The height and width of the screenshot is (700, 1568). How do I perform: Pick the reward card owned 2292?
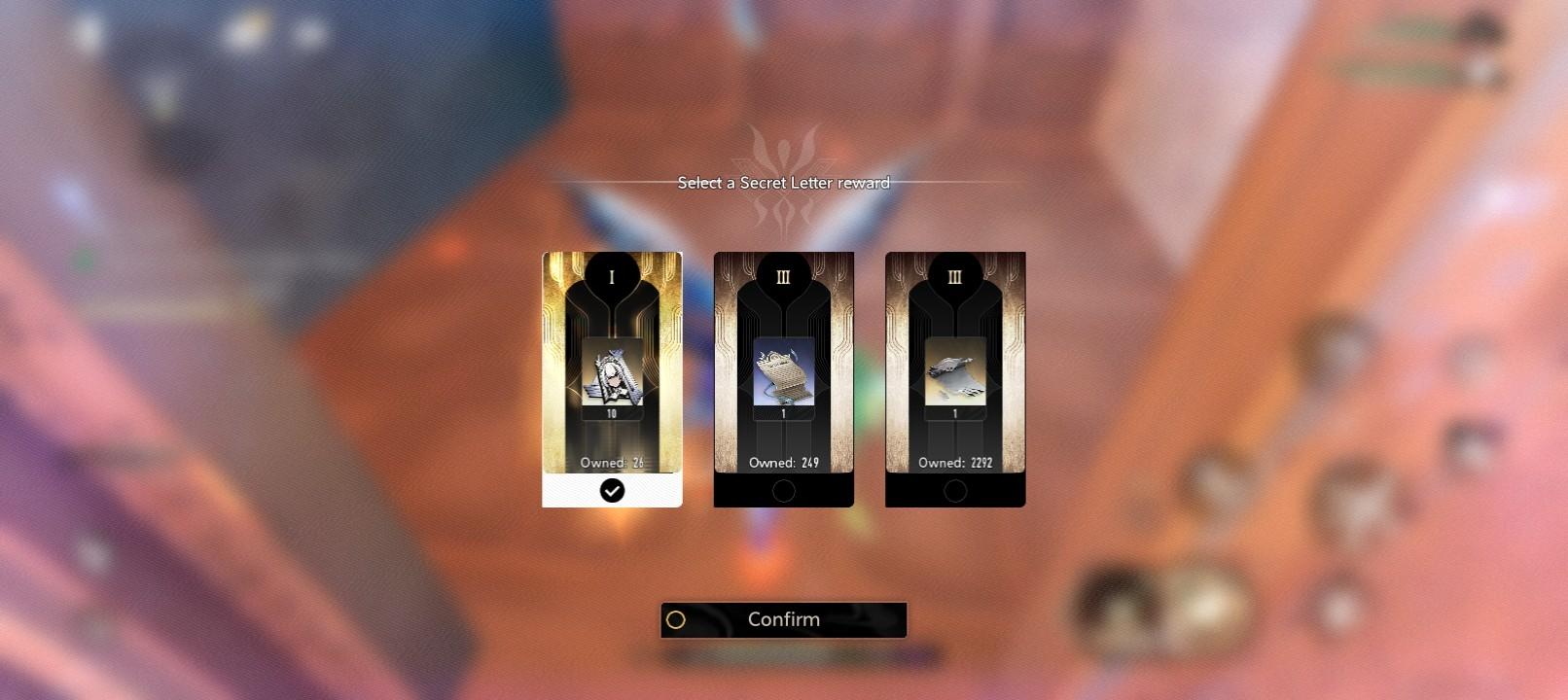[954, 378]
